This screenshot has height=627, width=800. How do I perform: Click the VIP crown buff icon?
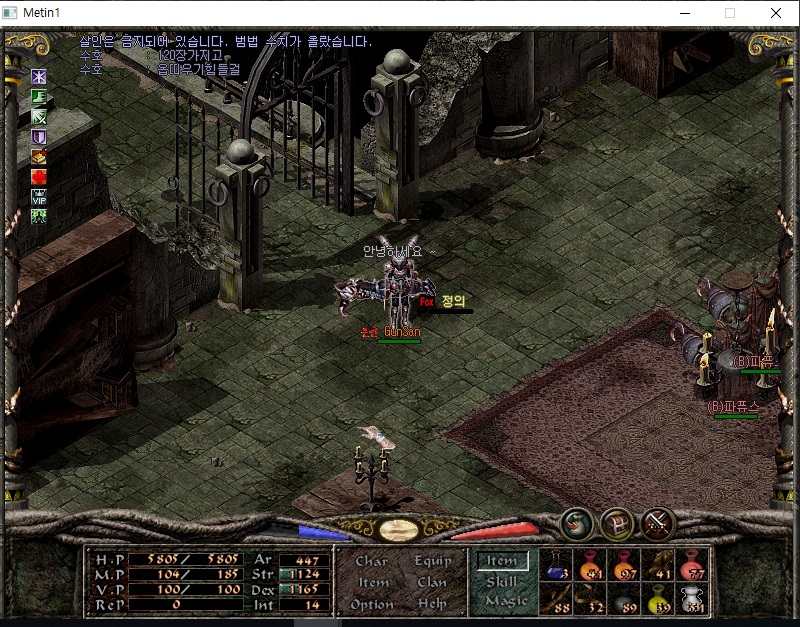[x=39, y=196]
